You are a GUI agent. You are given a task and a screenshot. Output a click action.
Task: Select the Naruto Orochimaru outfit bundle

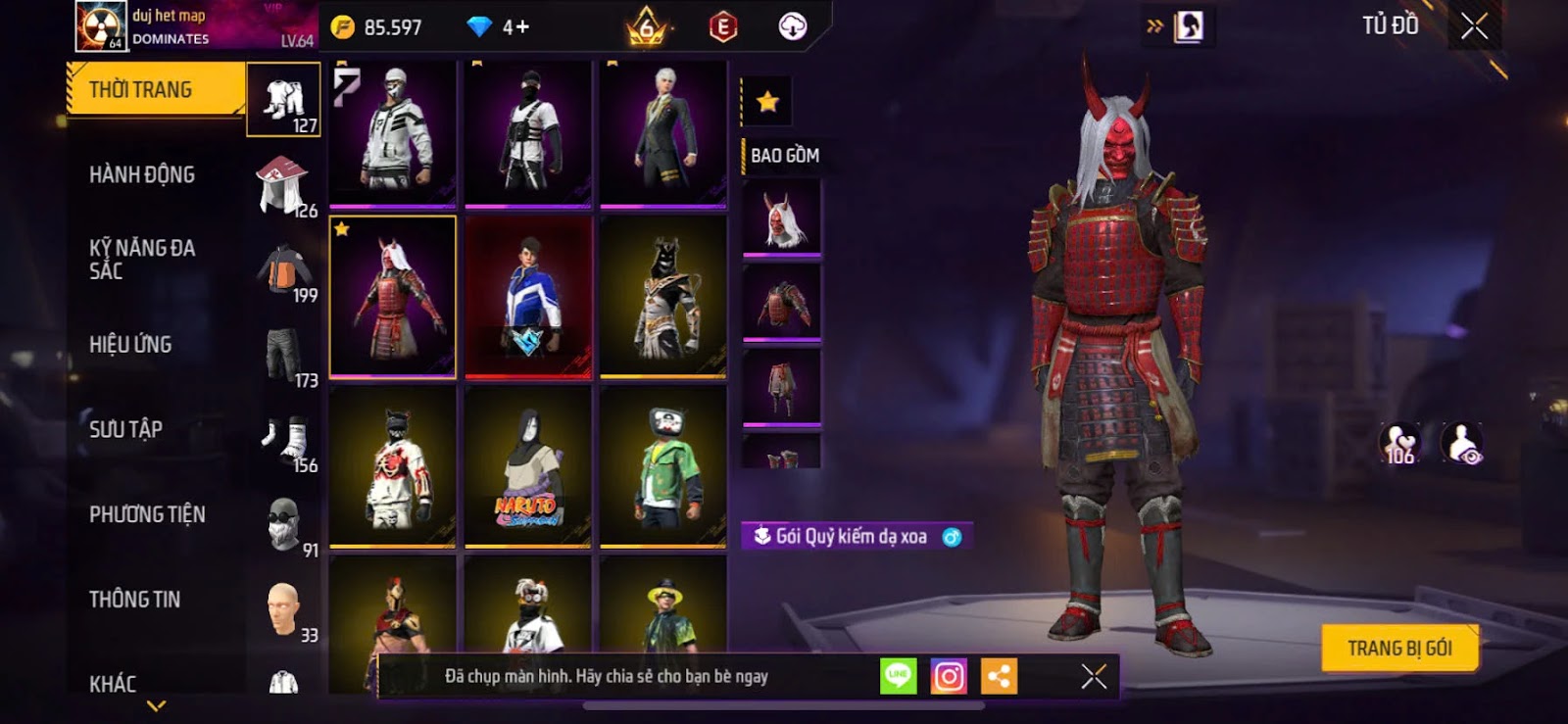[528, 467]
